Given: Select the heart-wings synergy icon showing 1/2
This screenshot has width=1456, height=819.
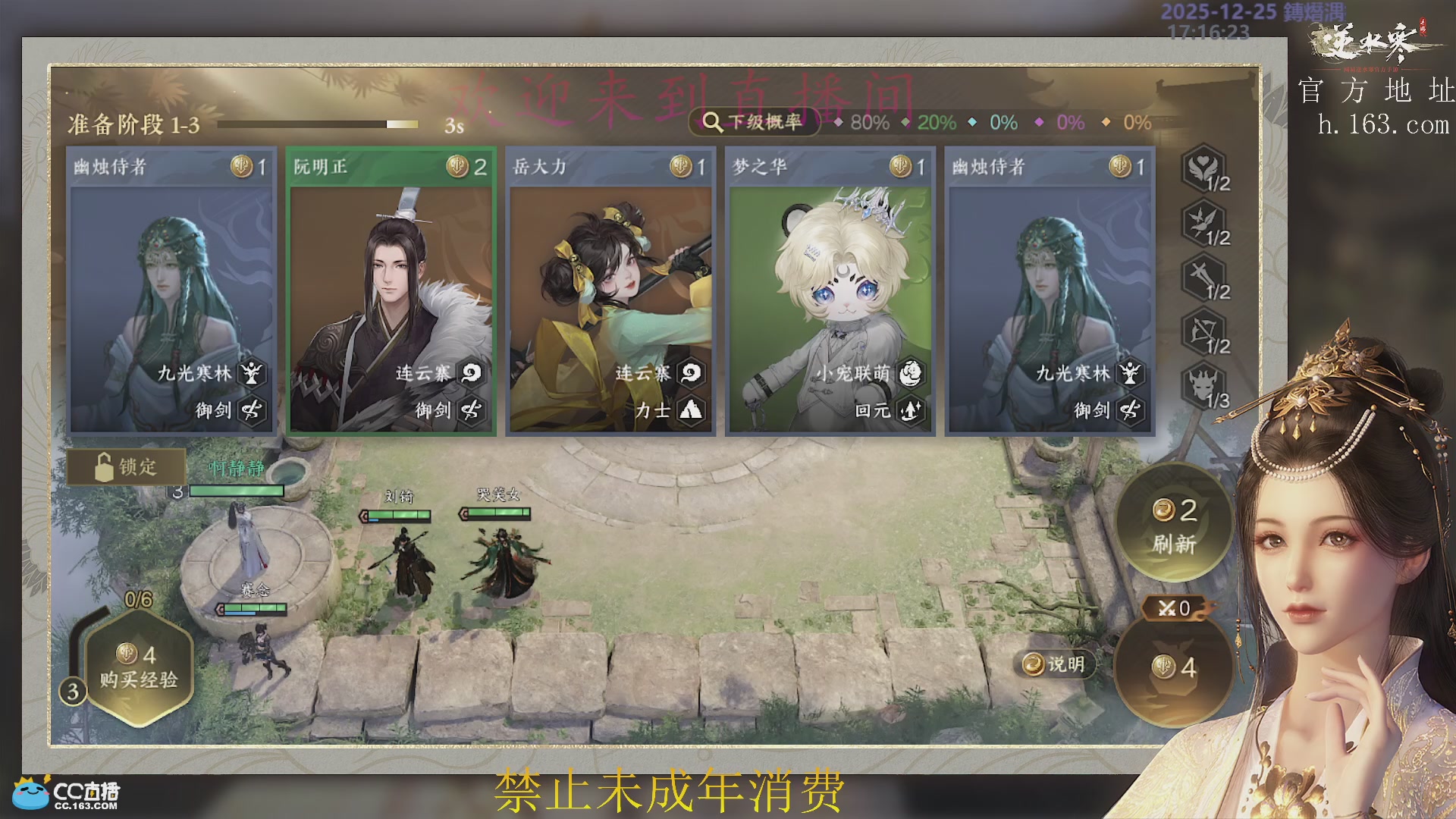Looking at the screenshot, I should tap(1203, 171).
